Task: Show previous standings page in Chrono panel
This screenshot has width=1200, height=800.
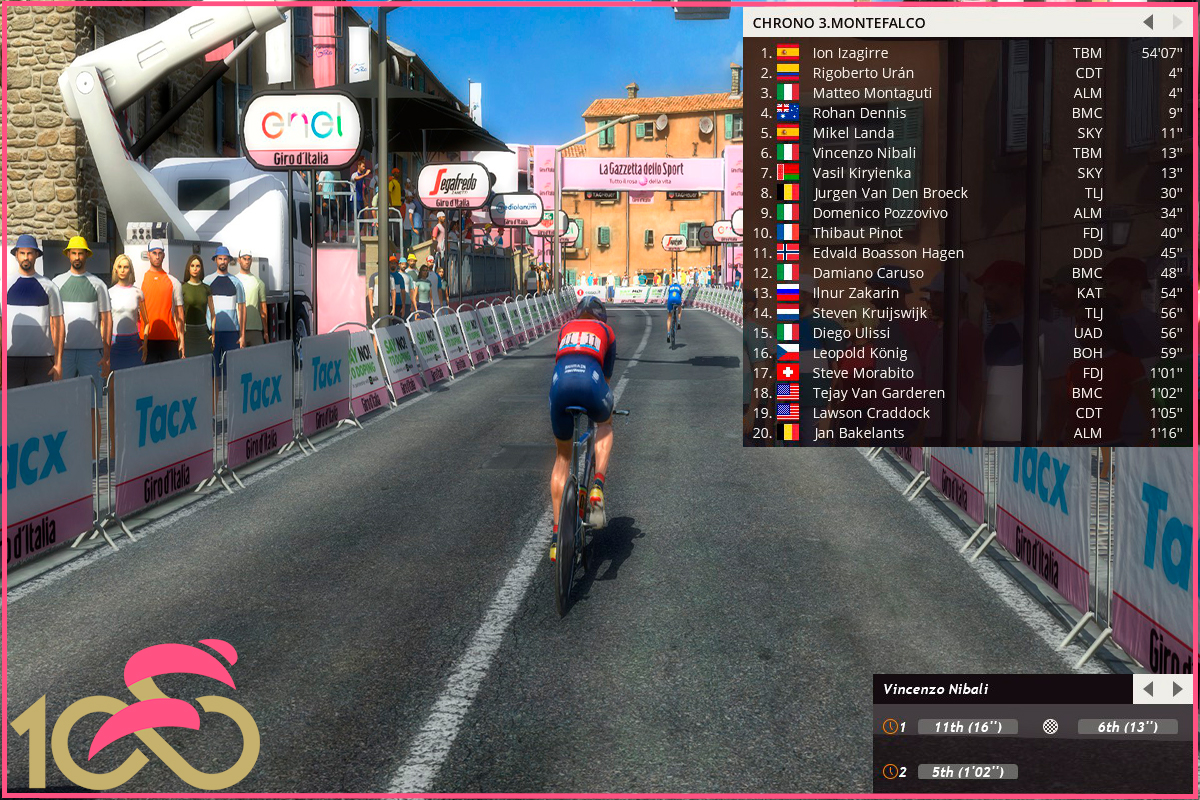Action: [x=1148, y=22]
